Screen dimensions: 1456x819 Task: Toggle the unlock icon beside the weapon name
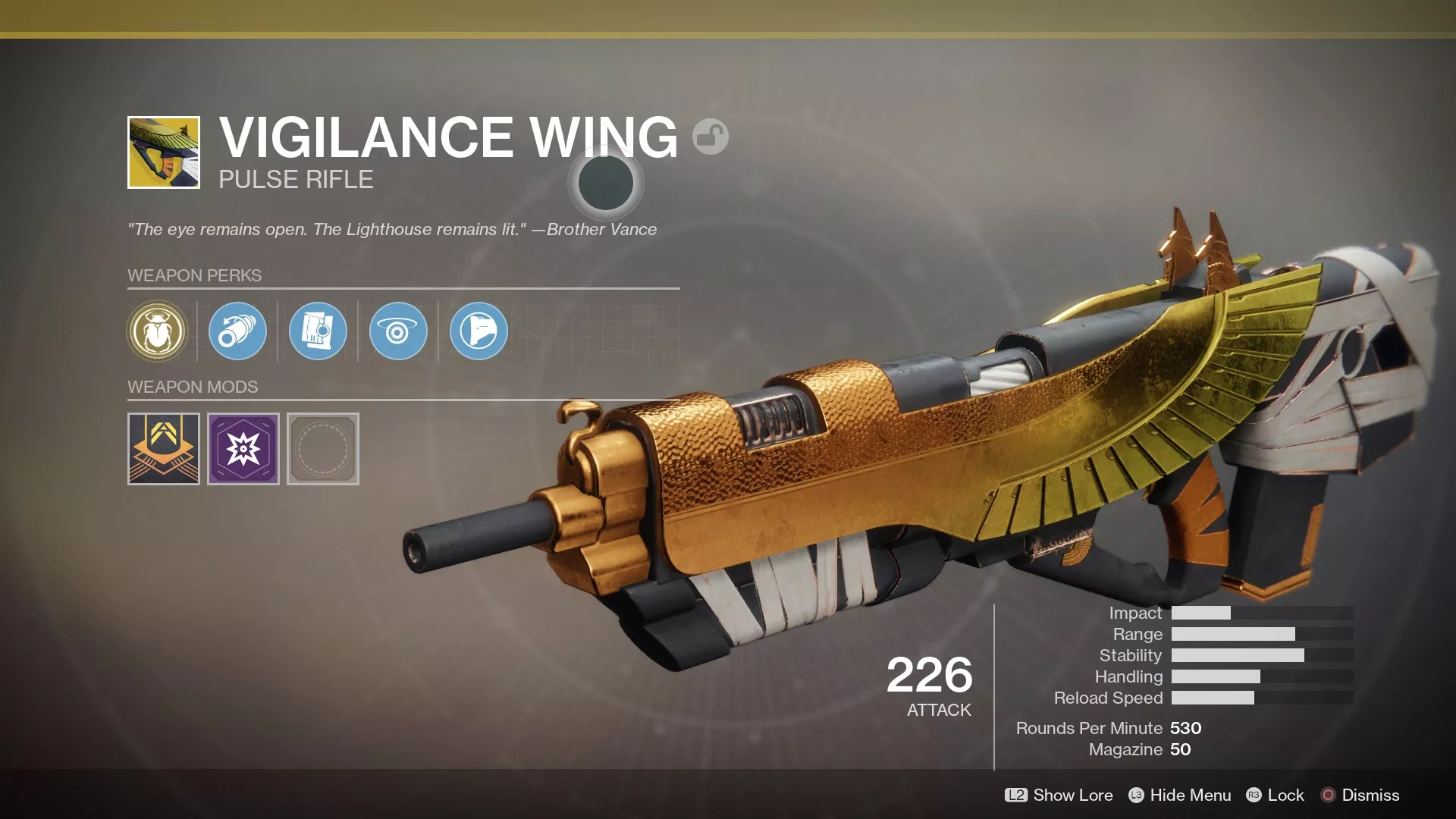[x=708, y=136]
